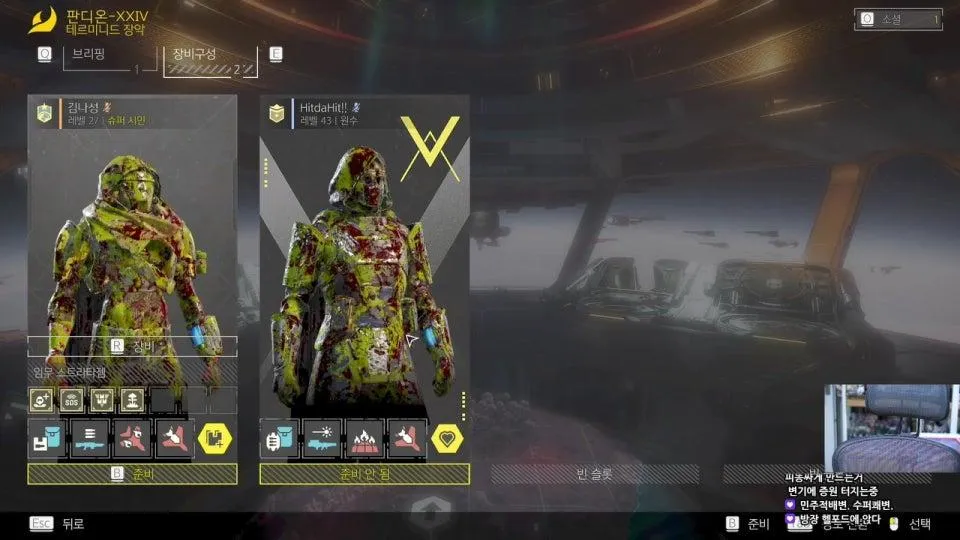
Task: Choose 김나성's blue machine gun stratagem slot
Action: point(89,438)
